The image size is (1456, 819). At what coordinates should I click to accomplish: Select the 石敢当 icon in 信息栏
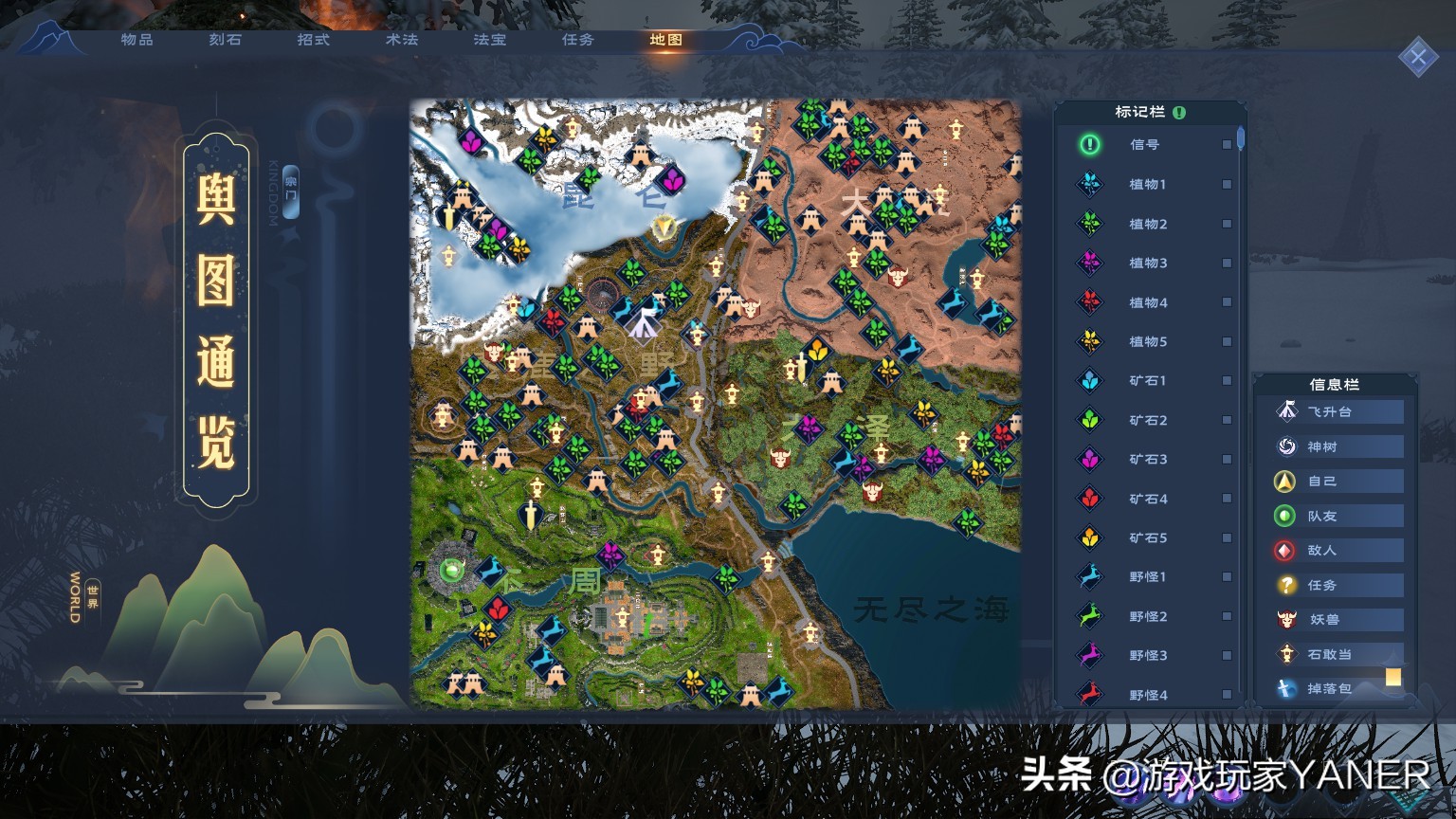point(1286,654)
